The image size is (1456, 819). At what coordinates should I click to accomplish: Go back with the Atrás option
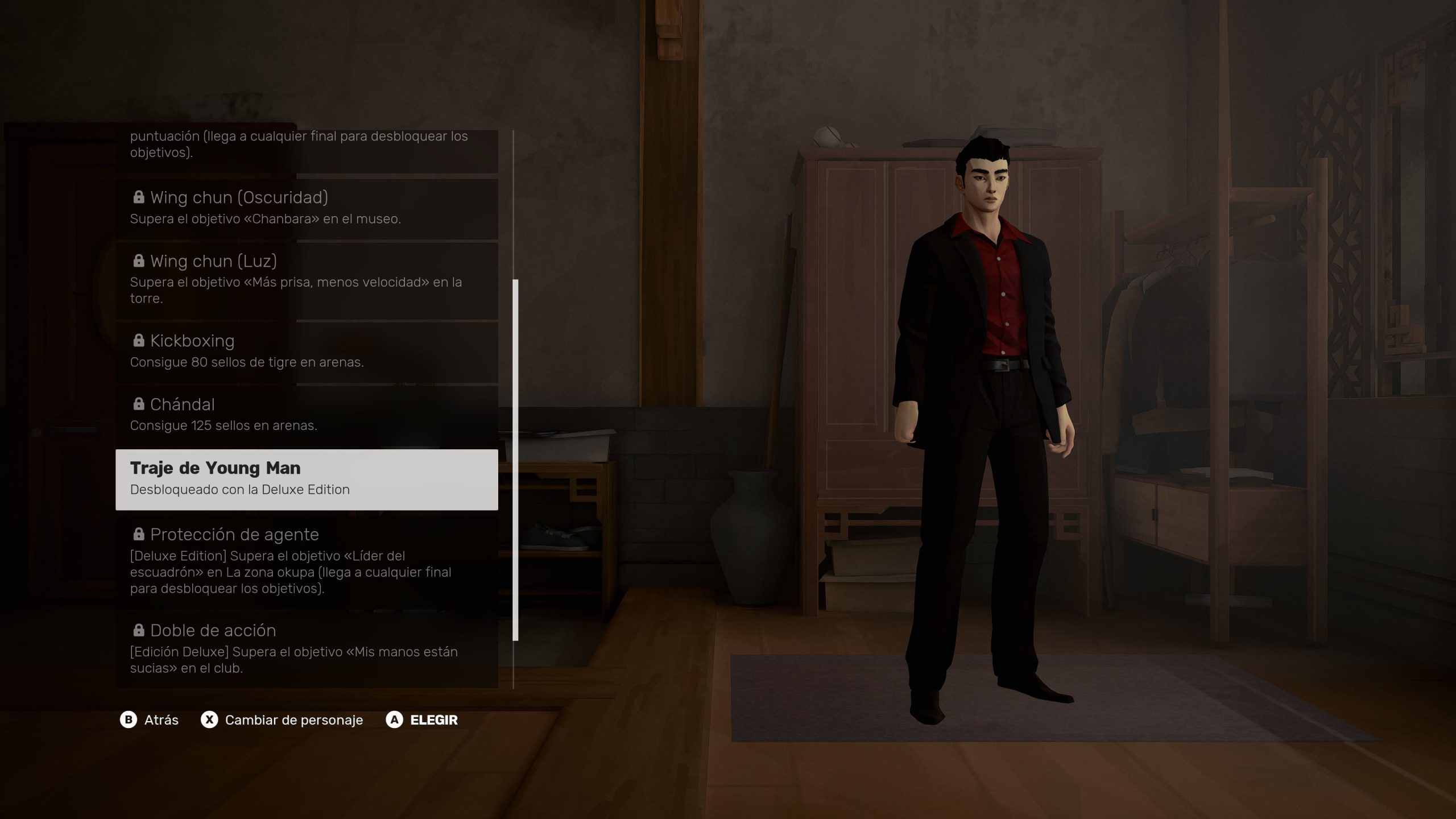[x=150, y=720]
